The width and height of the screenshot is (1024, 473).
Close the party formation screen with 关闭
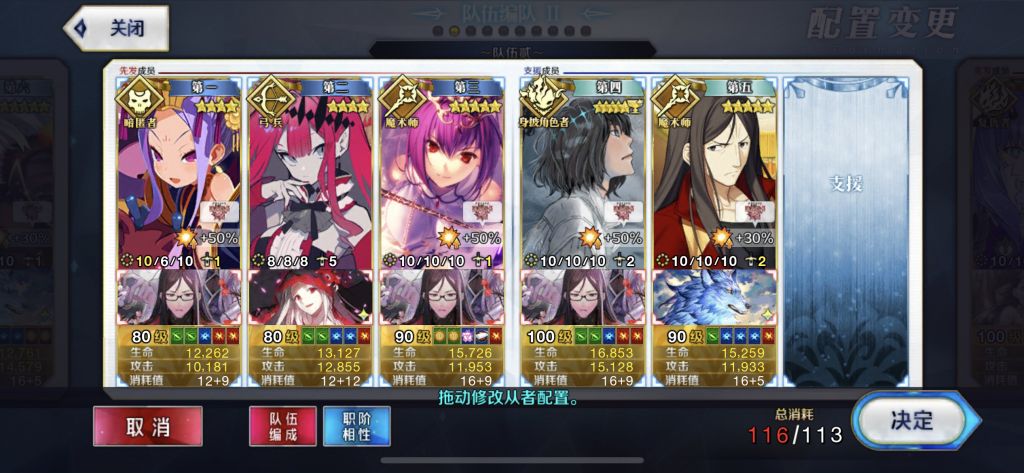116,28
